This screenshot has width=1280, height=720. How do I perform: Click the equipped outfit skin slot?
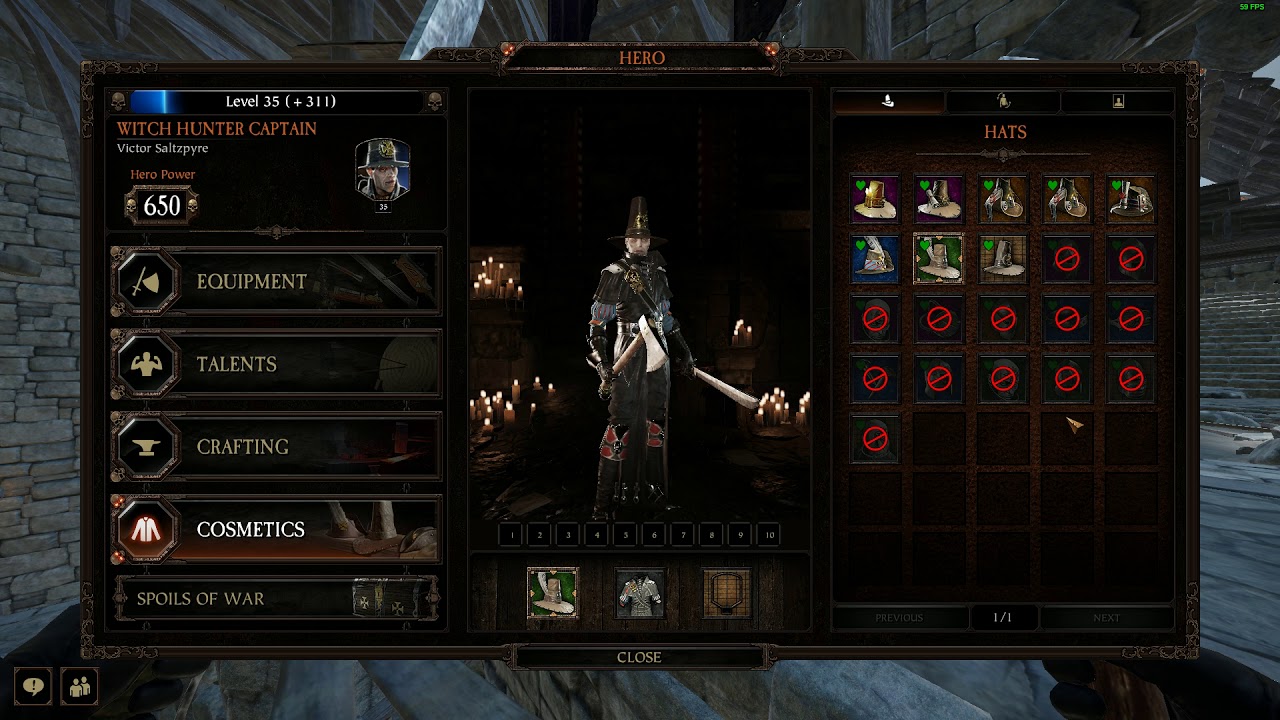coord(640,593)
